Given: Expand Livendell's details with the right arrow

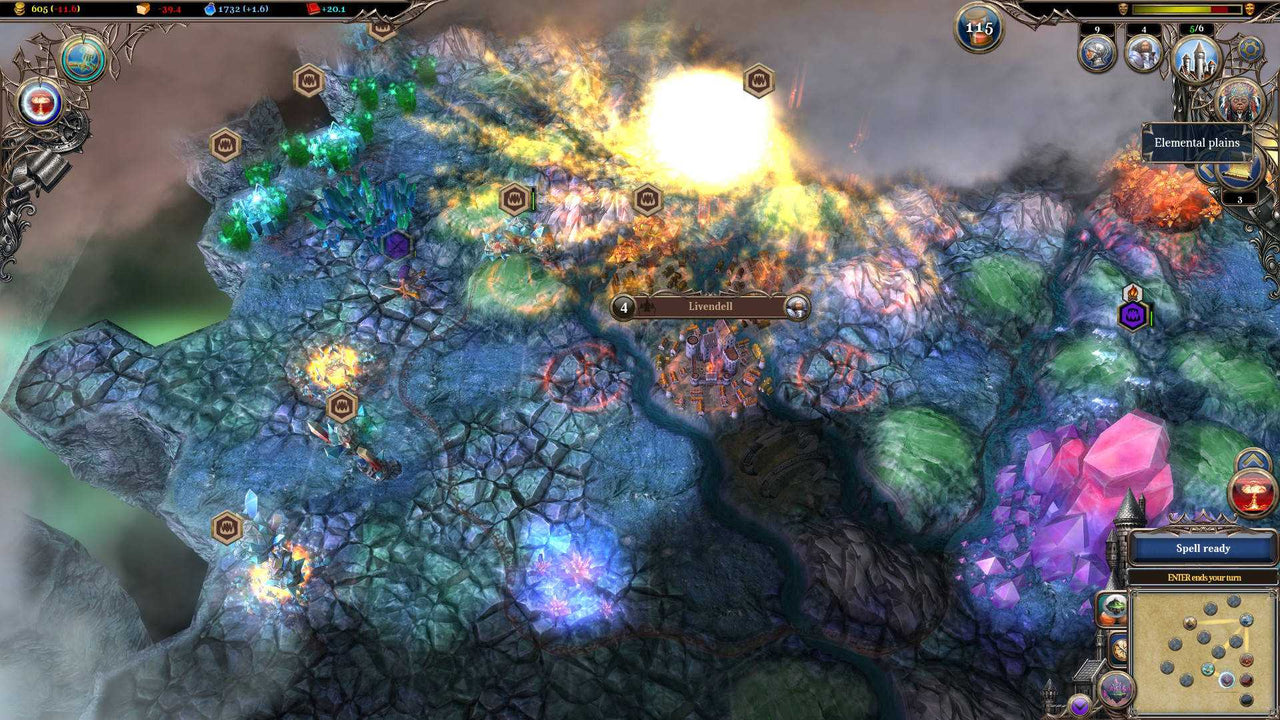Looking at the screenshot, I should (797, 309).
